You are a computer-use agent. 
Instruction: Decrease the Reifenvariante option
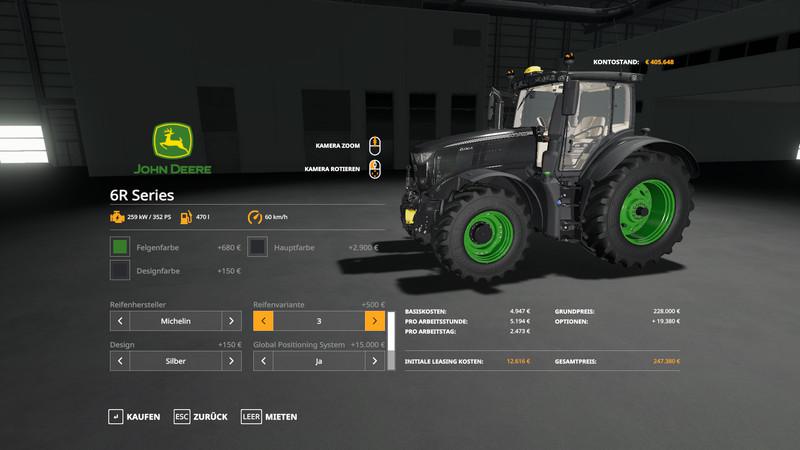pyautogui.click(x=264, y=321)
